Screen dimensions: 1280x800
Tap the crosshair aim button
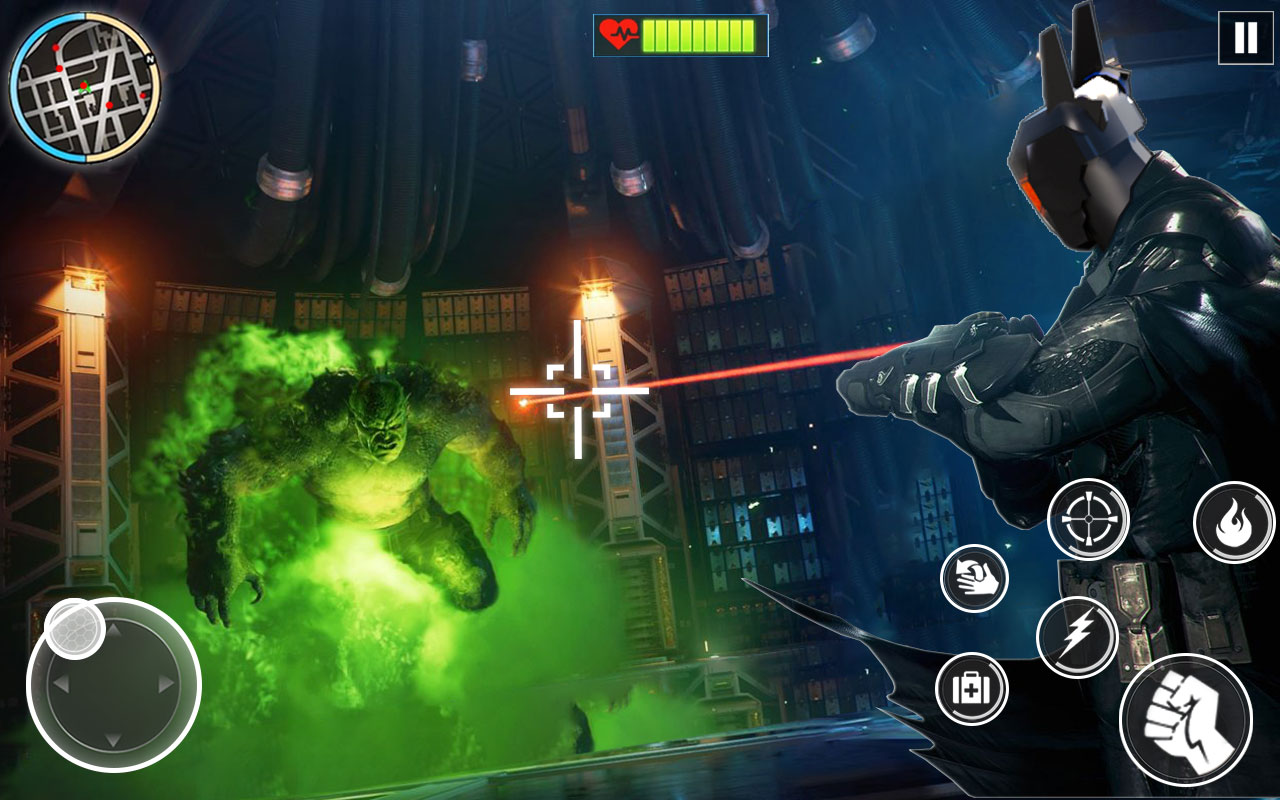(x=1087, y=521)
